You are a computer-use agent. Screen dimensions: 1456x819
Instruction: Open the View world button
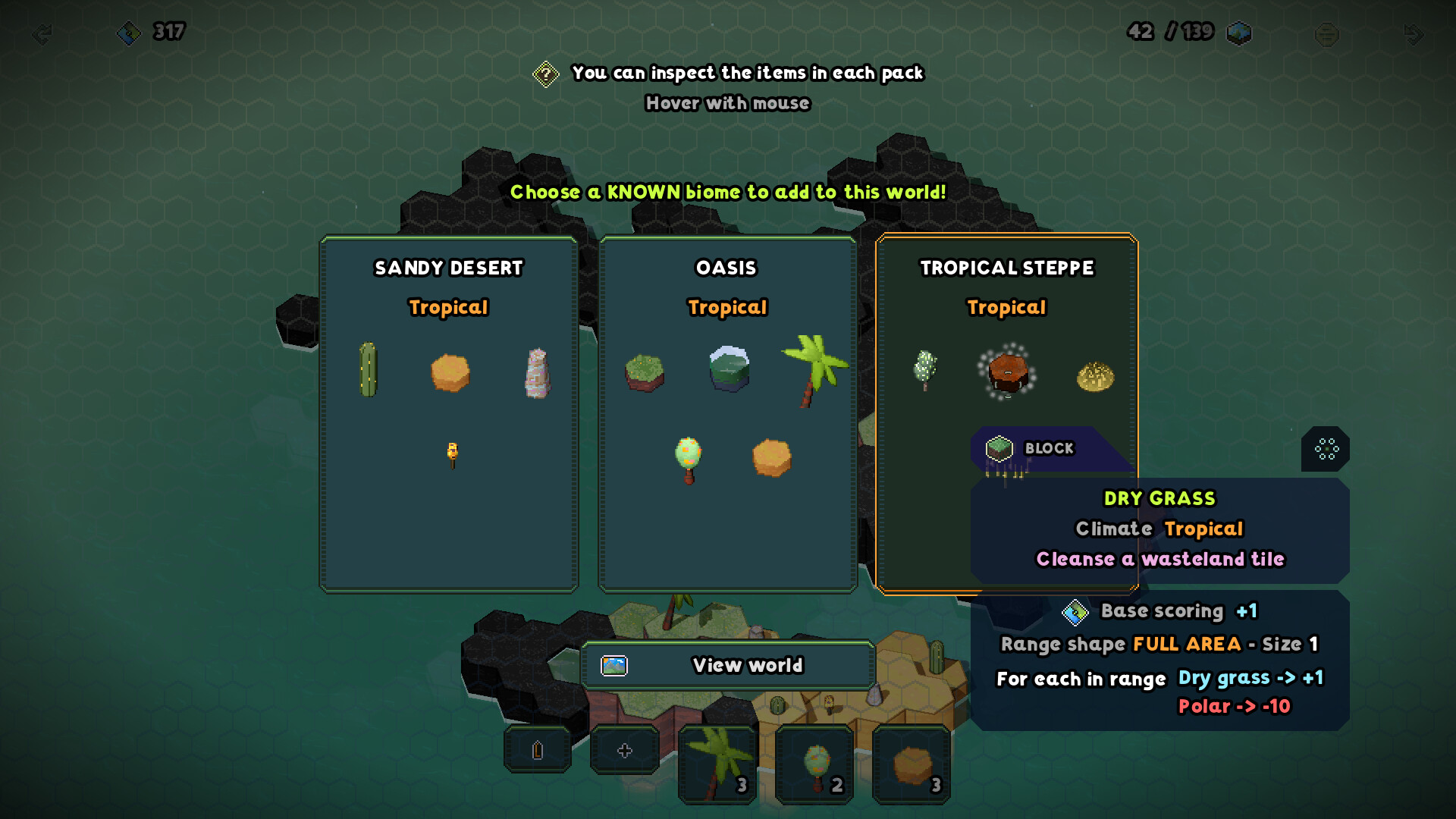(728, 665)
